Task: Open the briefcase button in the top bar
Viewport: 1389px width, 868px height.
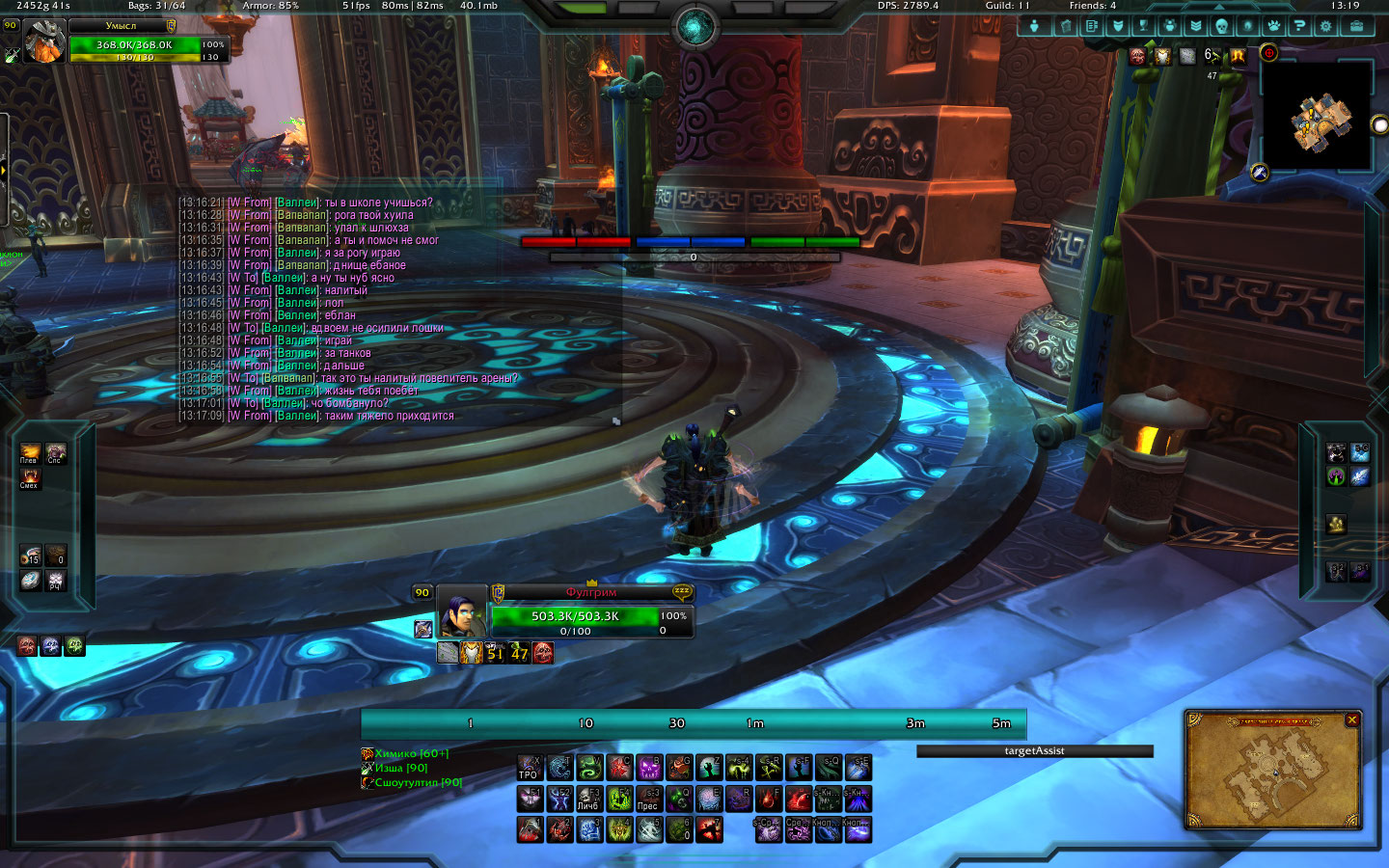Action: pos(1356,26)
